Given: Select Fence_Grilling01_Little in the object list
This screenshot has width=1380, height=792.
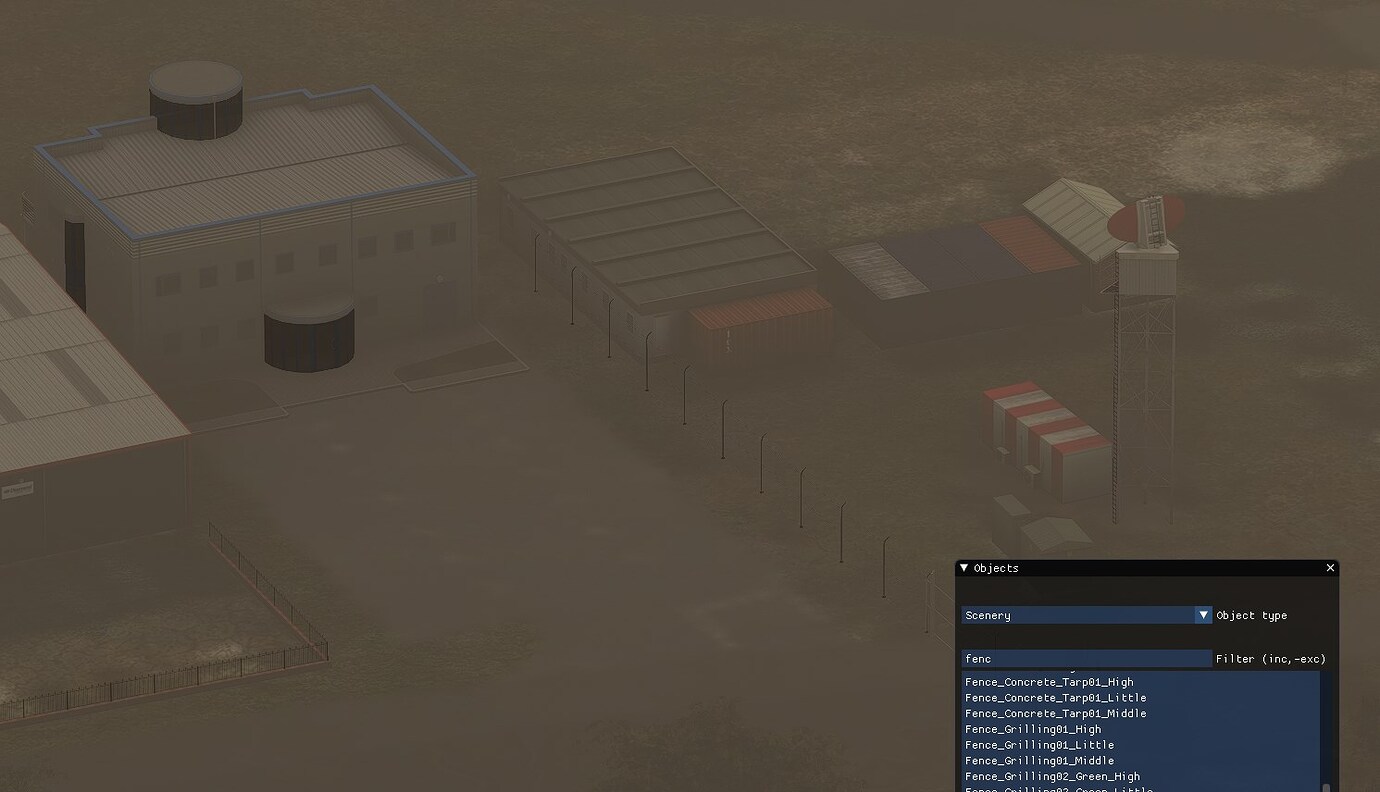Looking at the screenshot, I should pyautogui.click(x=1038, y=745).
